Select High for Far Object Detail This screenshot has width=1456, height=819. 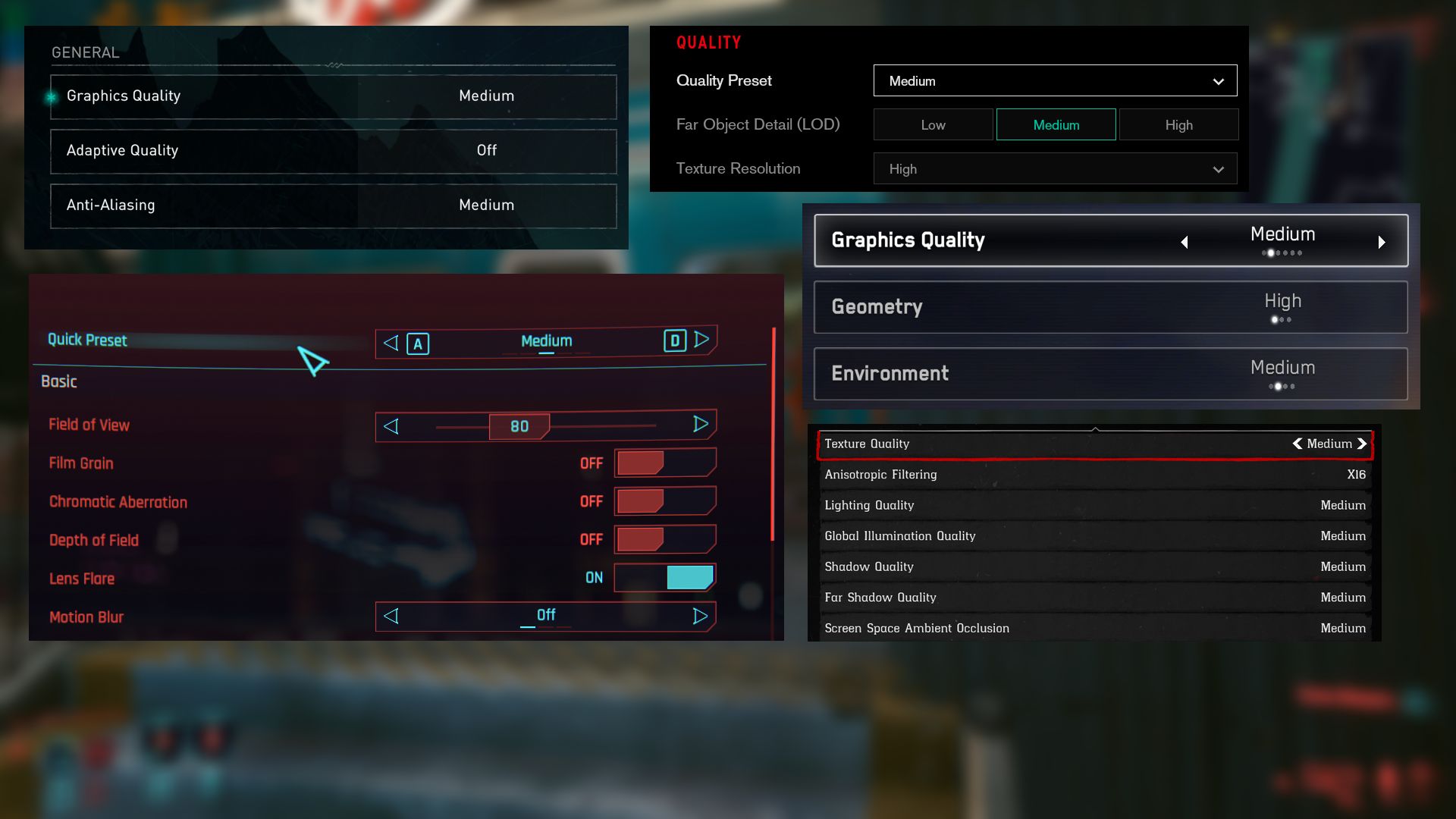1178,124
